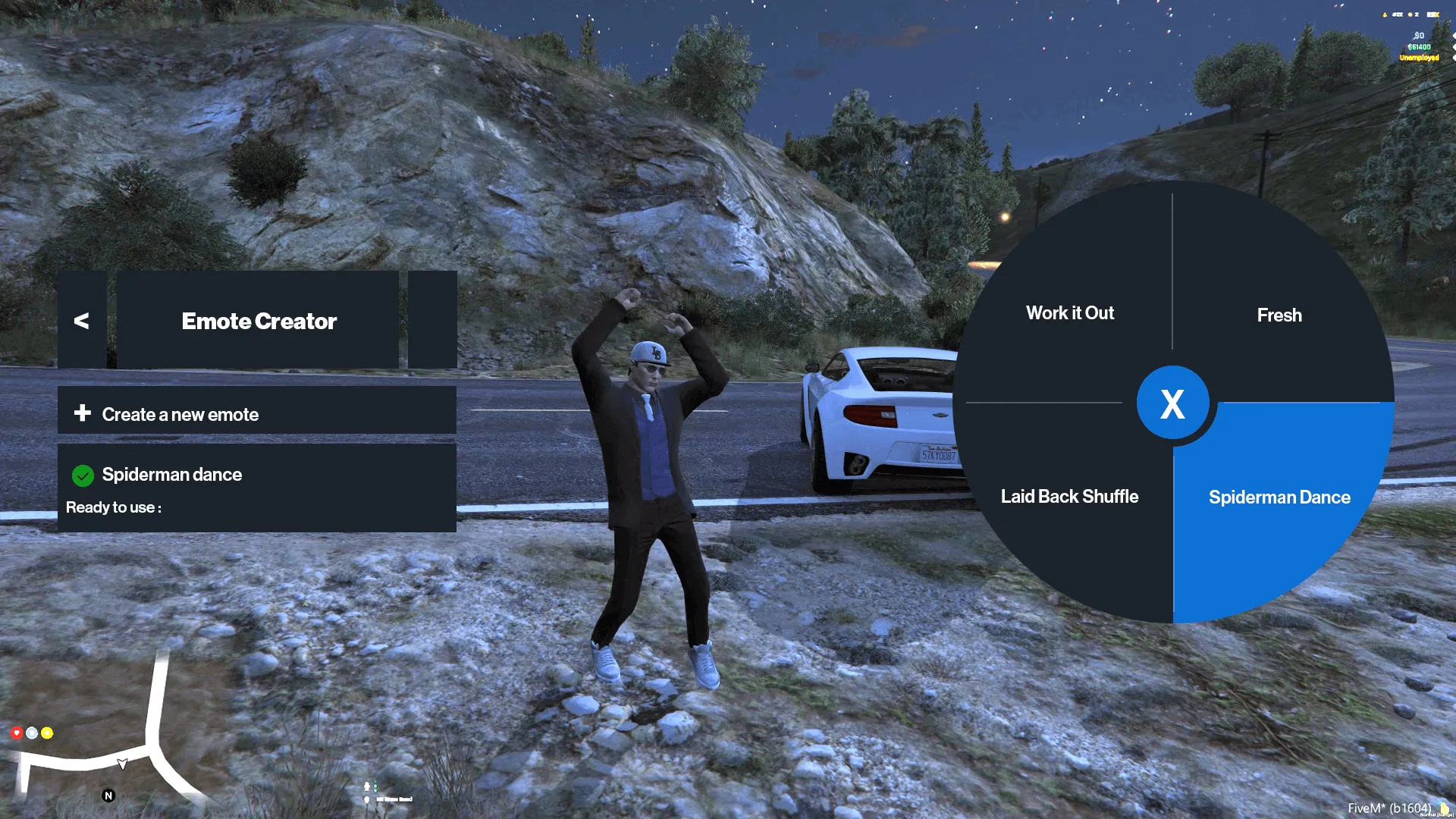Select Laid Back Shuffle on the wheel
Image resolution: width=1456 pixels, height=819 pixels.
tap(1069, 497)
